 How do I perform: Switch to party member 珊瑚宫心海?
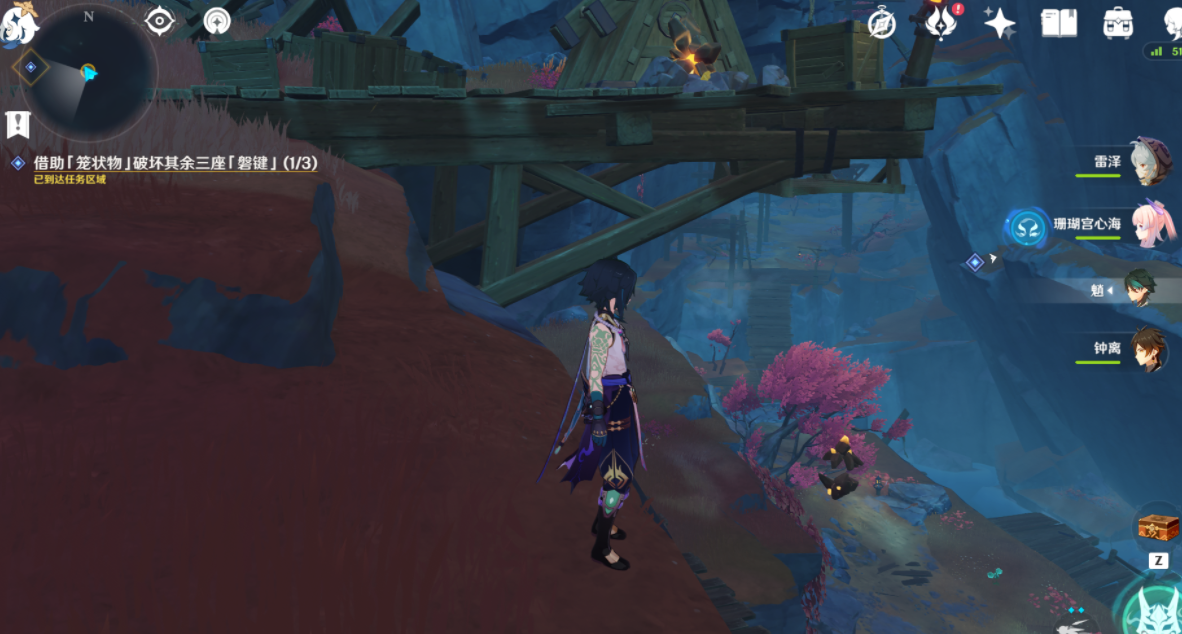(1151, 225)
